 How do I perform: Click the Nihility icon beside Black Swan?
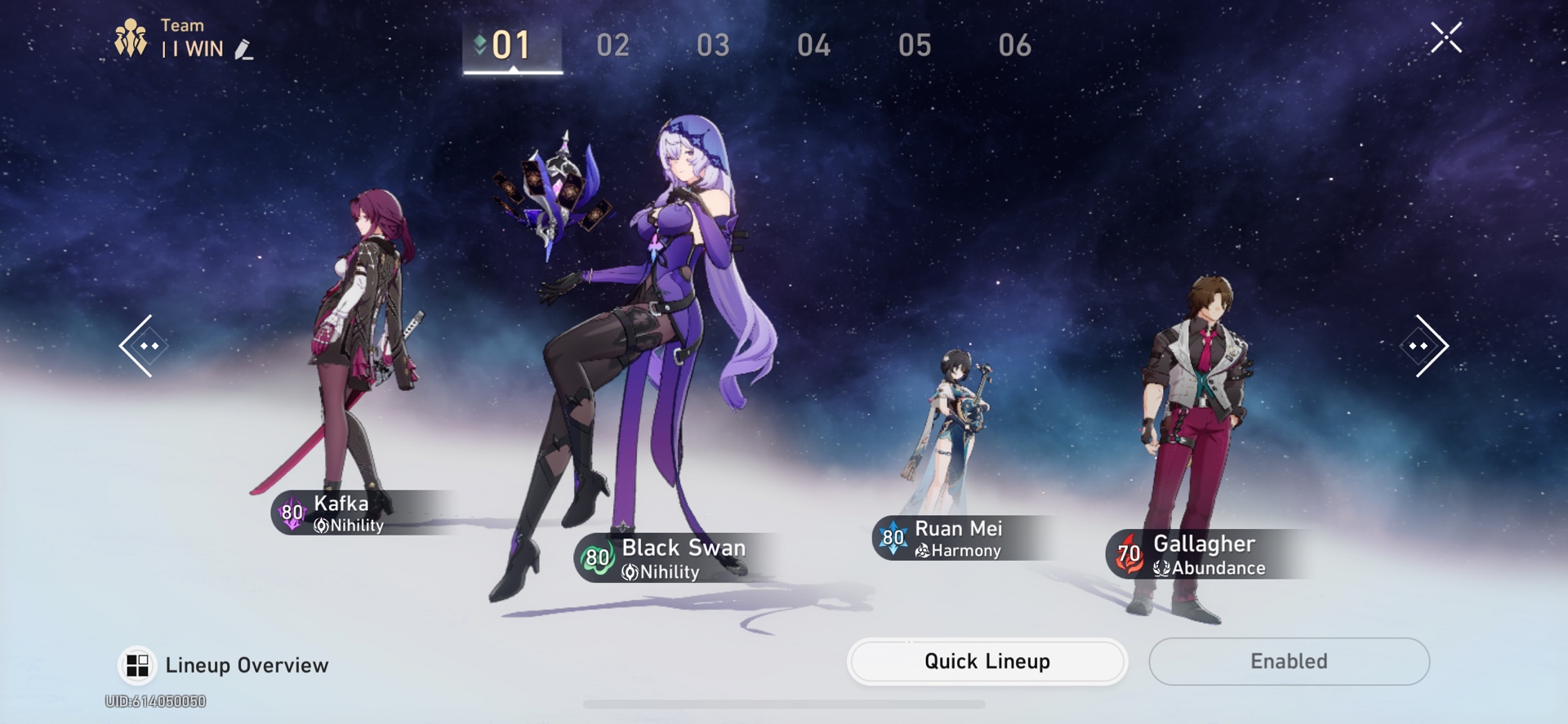pos(629,572)
